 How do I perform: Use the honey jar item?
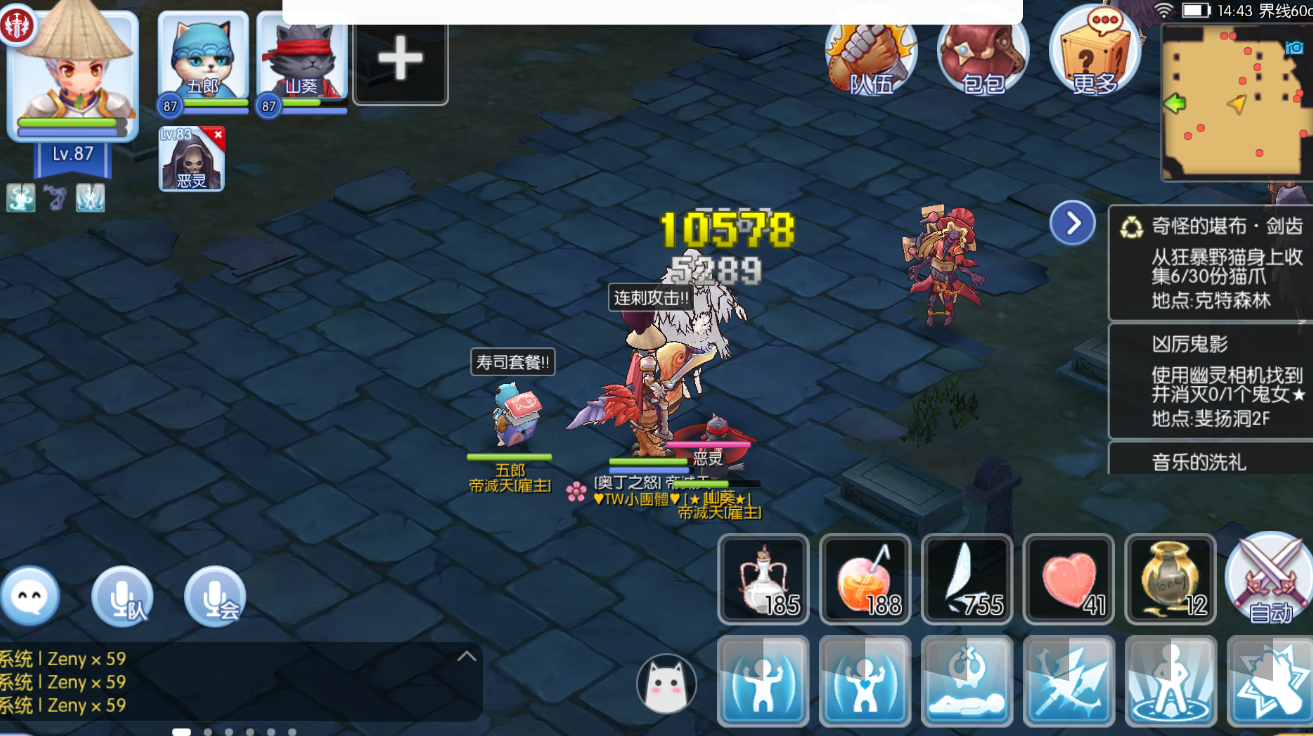(1170, 580)
